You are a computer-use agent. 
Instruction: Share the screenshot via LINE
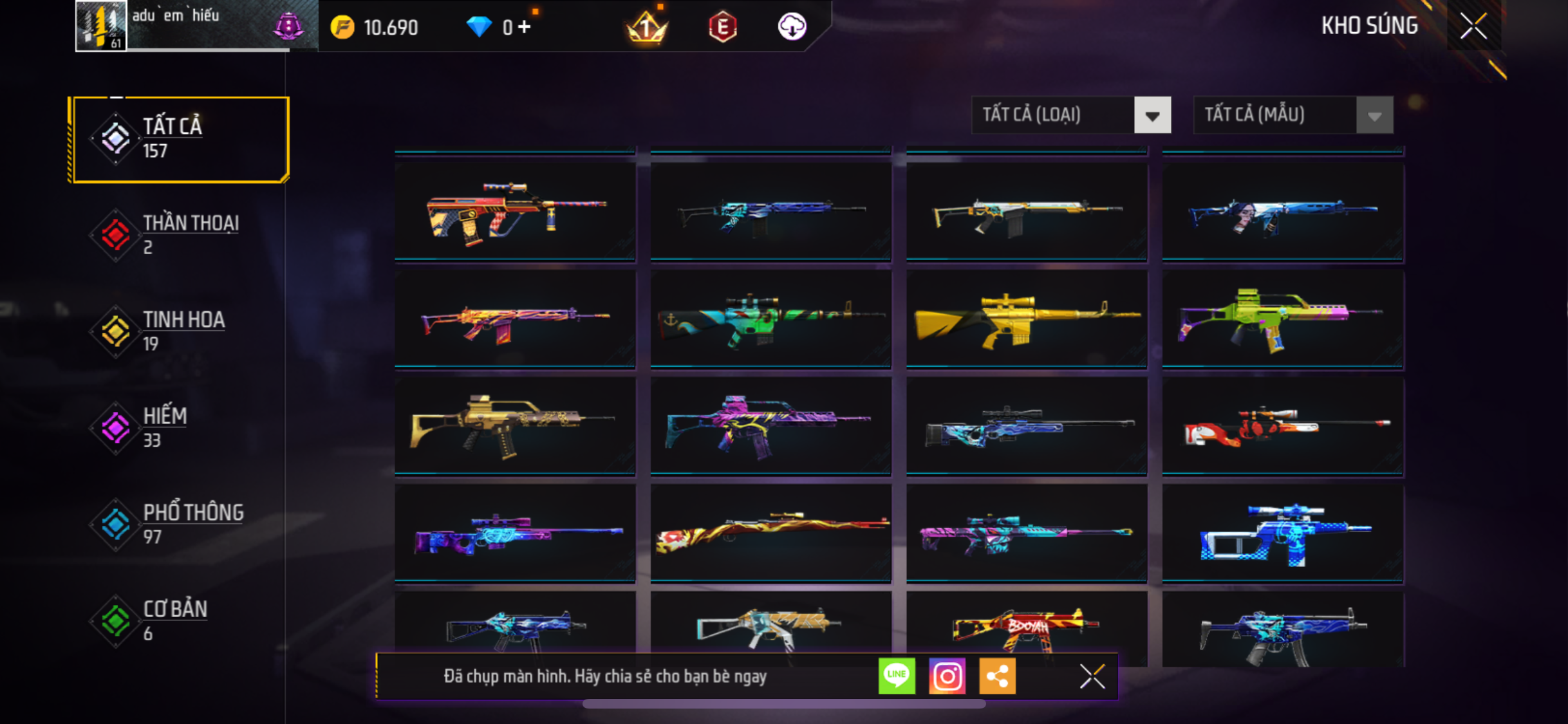click(897, 676)
